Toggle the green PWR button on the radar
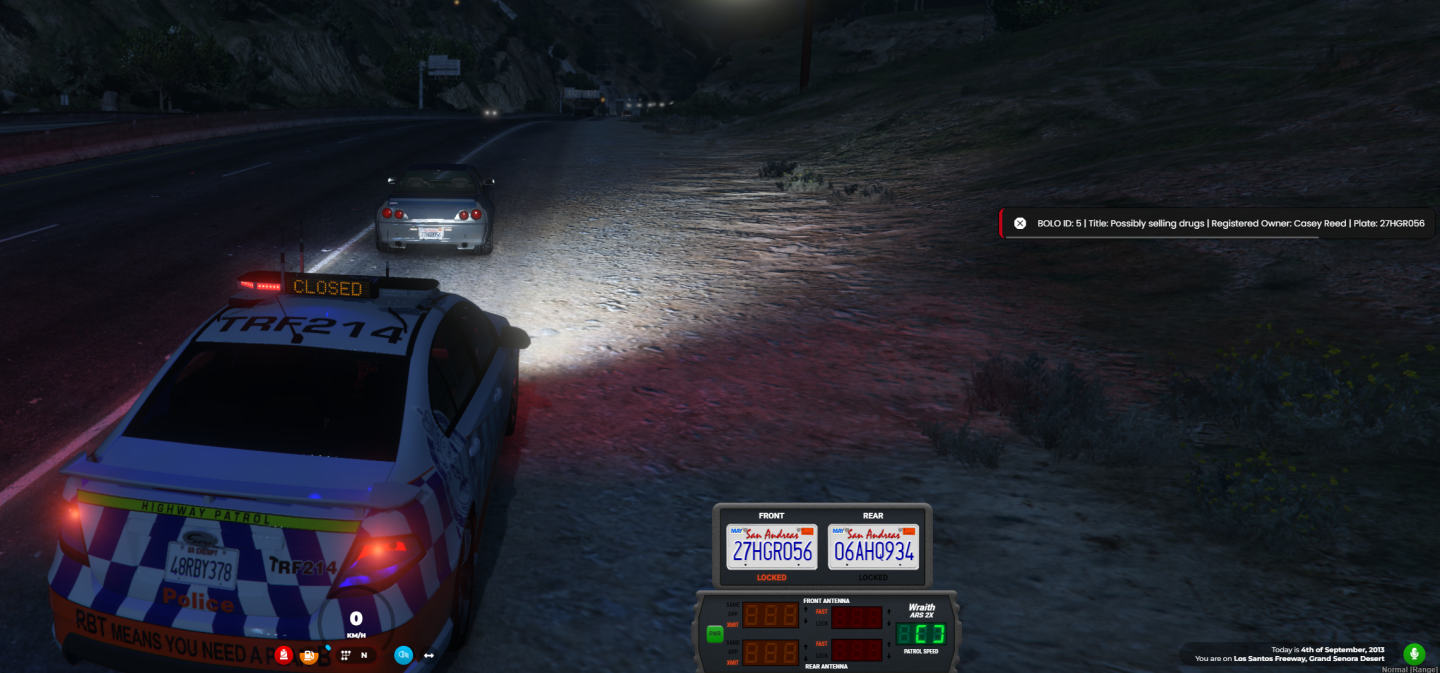 [714, 633]
